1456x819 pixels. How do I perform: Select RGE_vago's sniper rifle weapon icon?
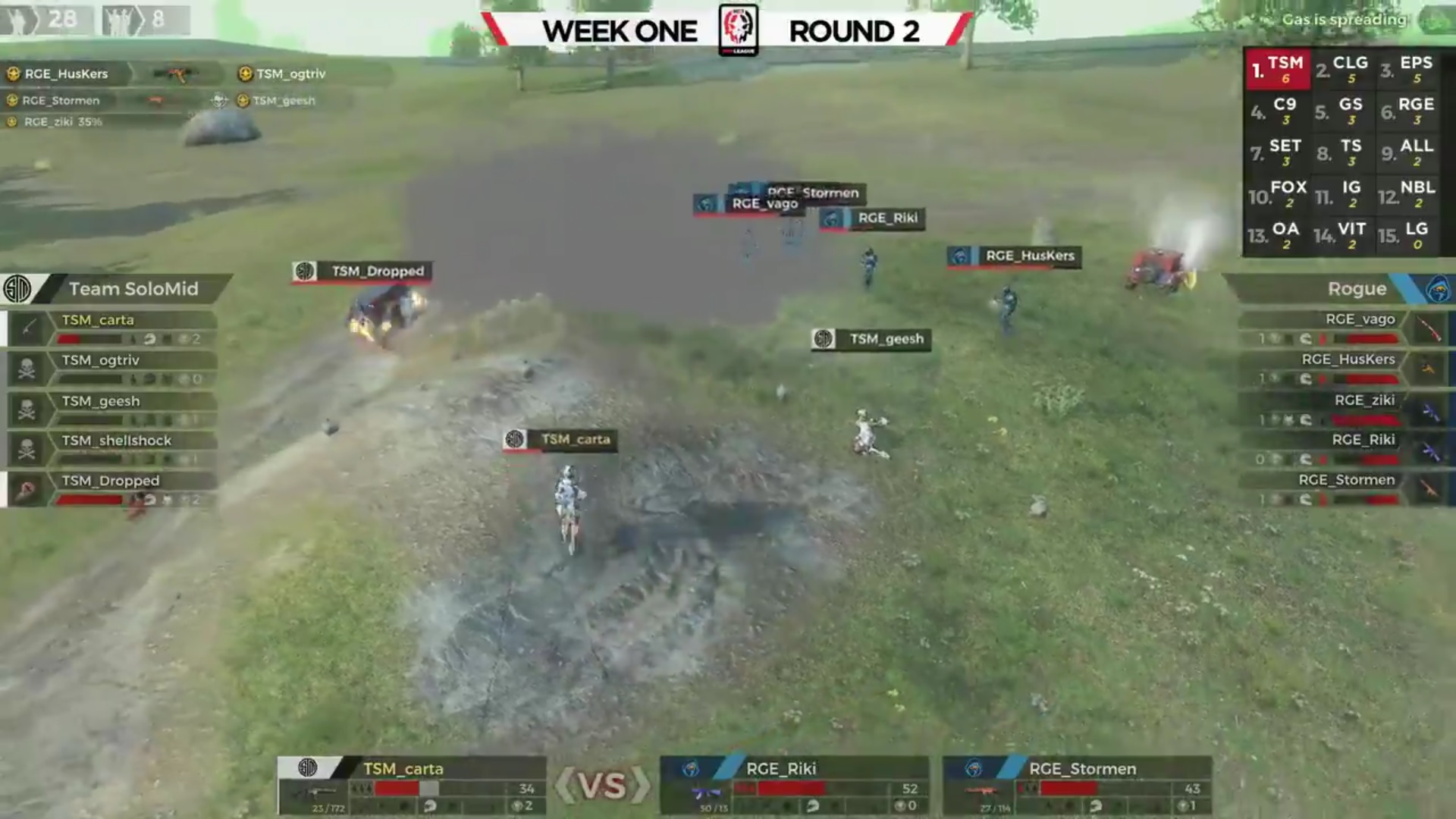point(1429,328)
